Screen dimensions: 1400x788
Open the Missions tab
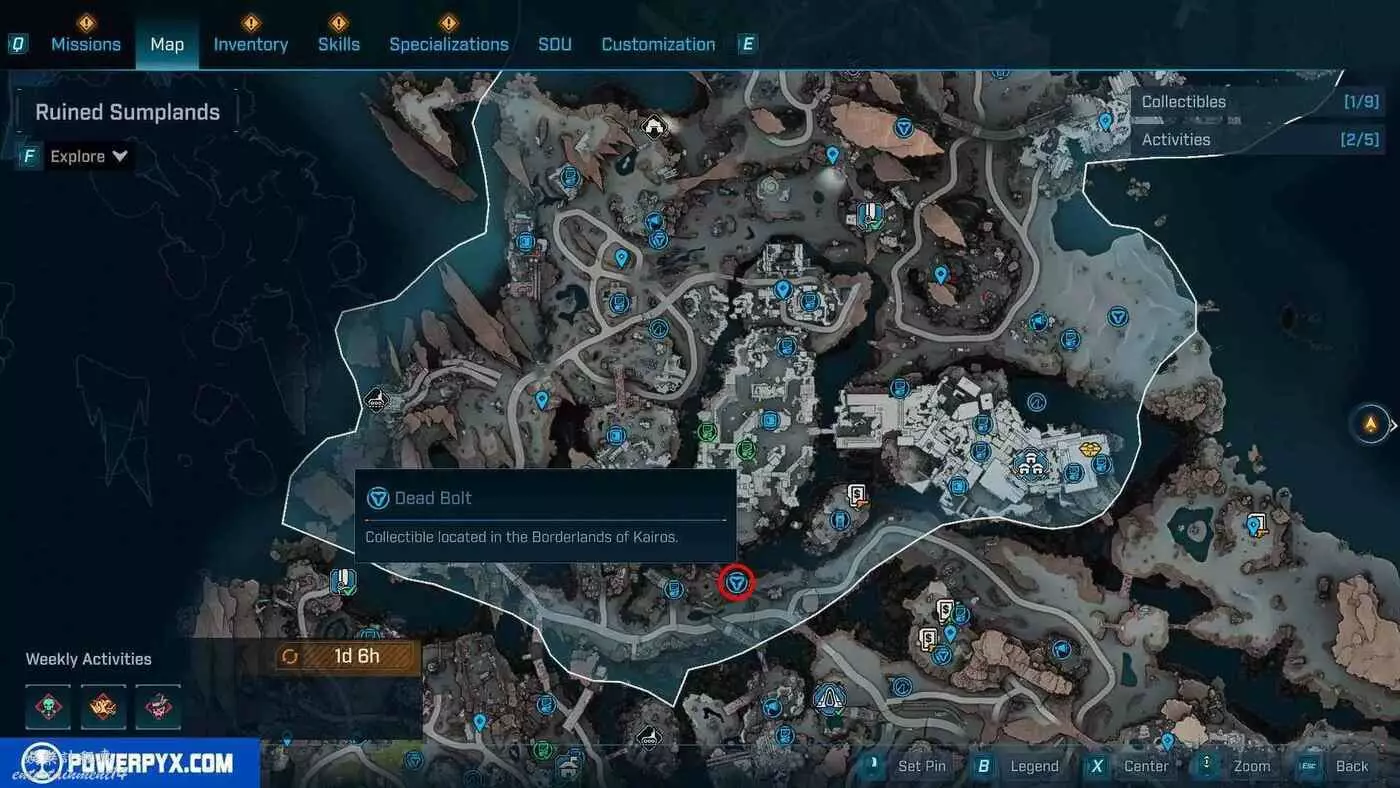point(86,44)
